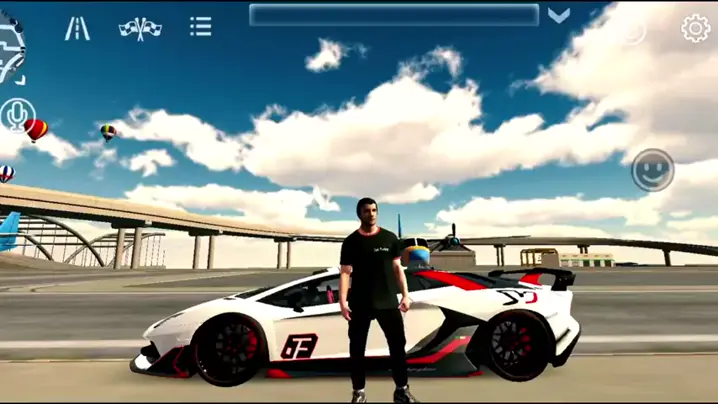The width and height of the screenshot is (718, 404).
Task: Open the settings gear menu
Action: tap(695, 28)
